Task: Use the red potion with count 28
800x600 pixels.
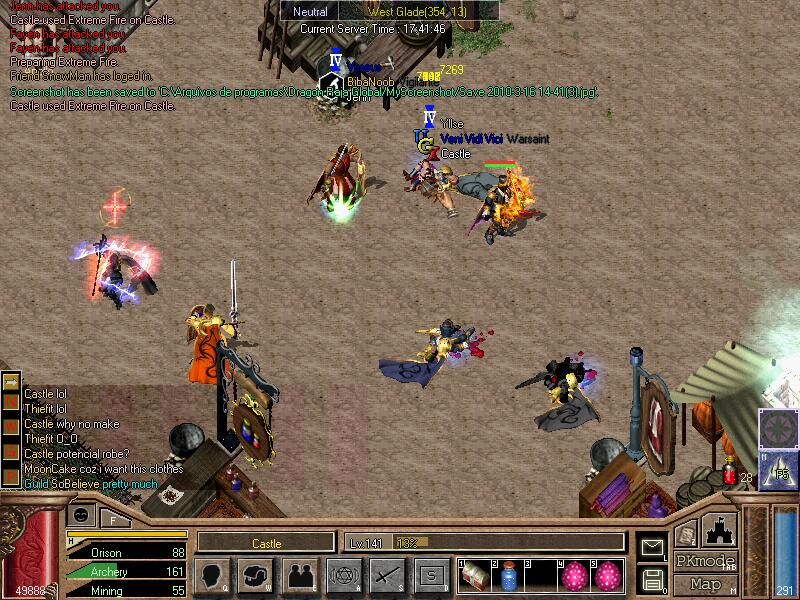Action: tap(730, 470)
